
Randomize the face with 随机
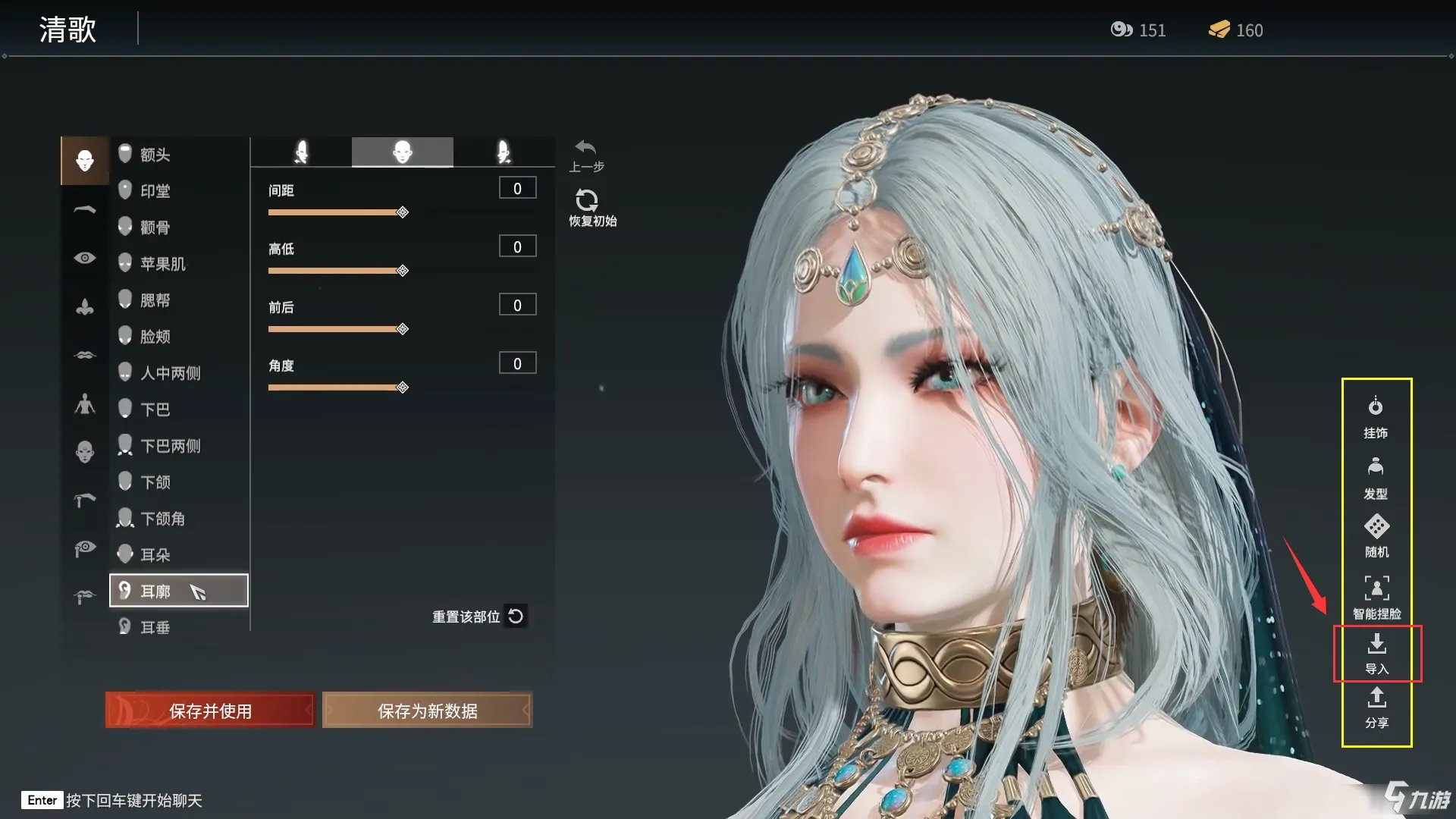click(x=1376, y=535)
